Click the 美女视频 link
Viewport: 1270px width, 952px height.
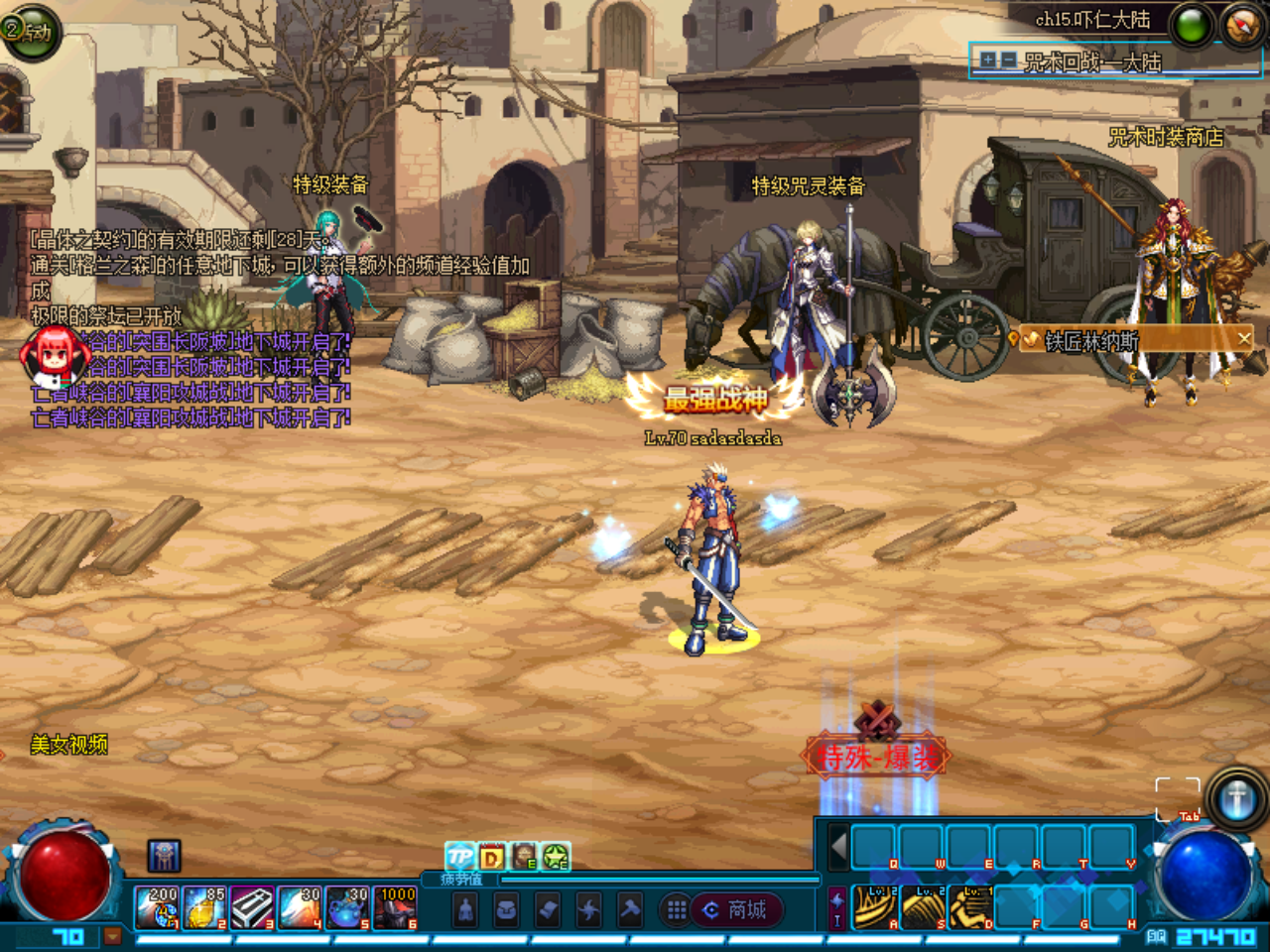coord(68,745)
